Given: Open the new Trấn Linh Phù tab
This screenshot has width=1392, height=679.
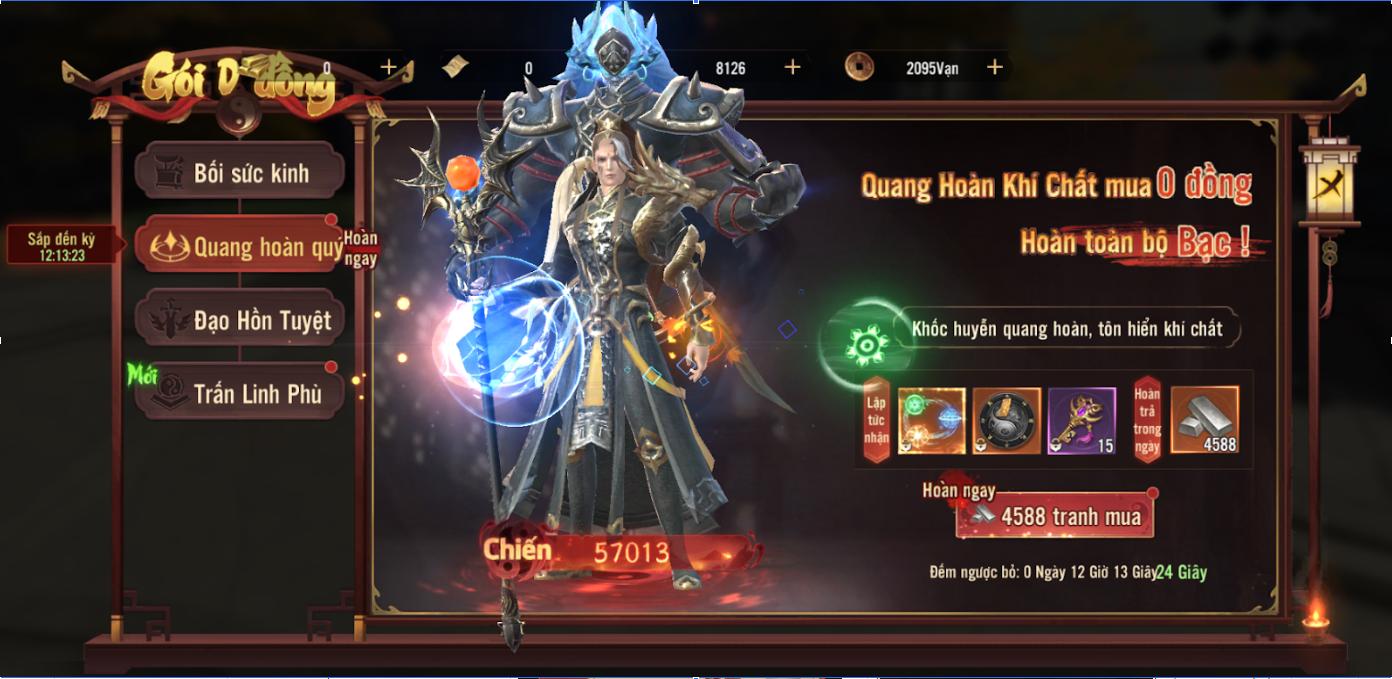Looking at the screenshot, I should coord(240,394).
